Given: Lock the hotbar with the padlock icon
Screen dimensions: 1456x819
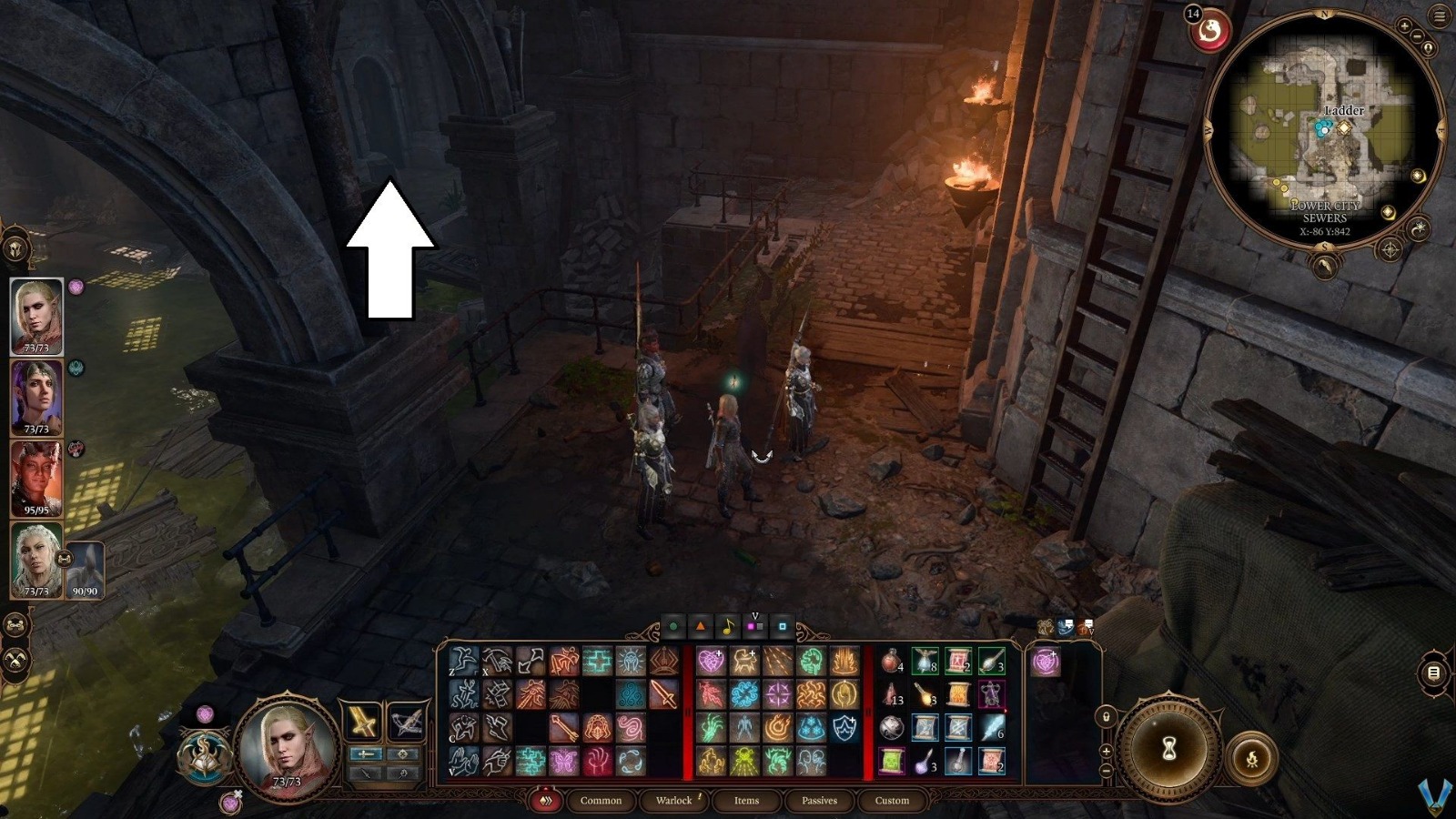Looking at the screenshot, I should [1106, 717].
